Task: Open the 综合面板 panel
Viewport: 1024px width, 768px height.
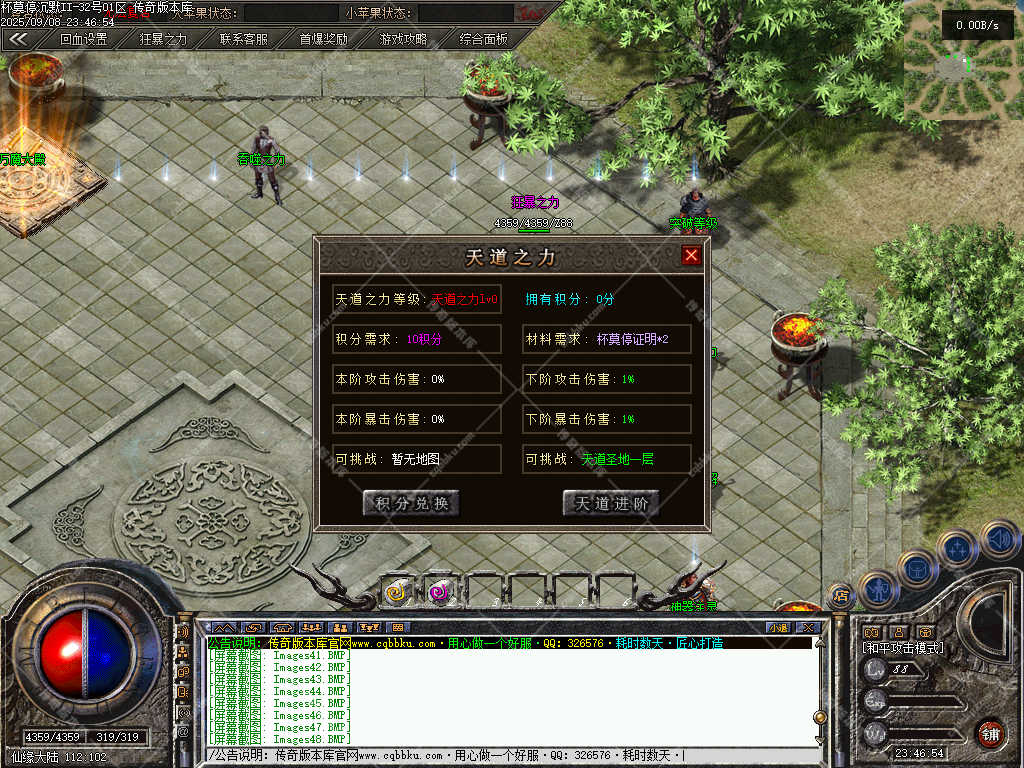Action: [483, 40]
